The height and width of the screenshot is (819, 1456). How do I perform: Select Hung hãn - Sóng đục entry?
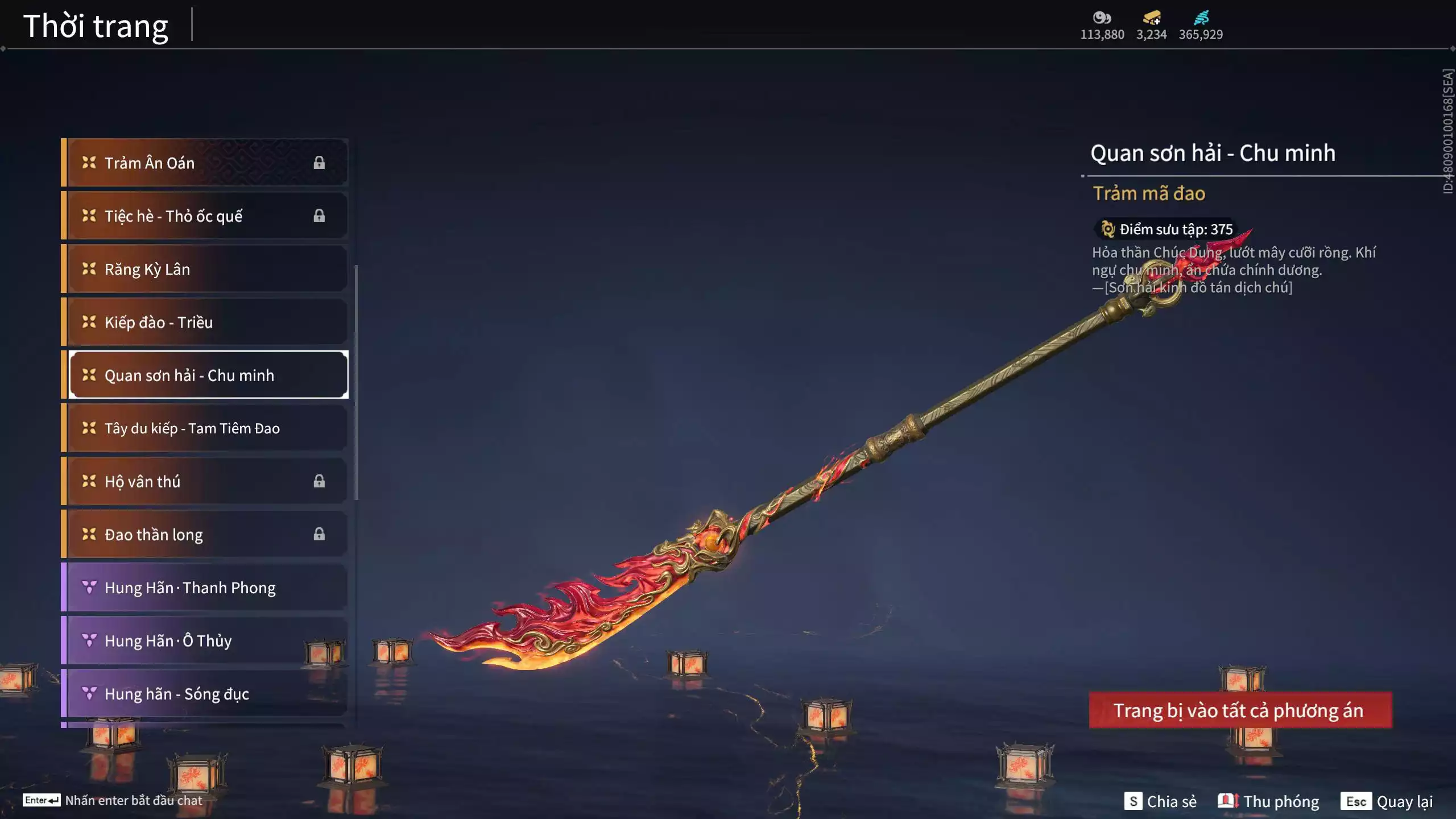205,694
